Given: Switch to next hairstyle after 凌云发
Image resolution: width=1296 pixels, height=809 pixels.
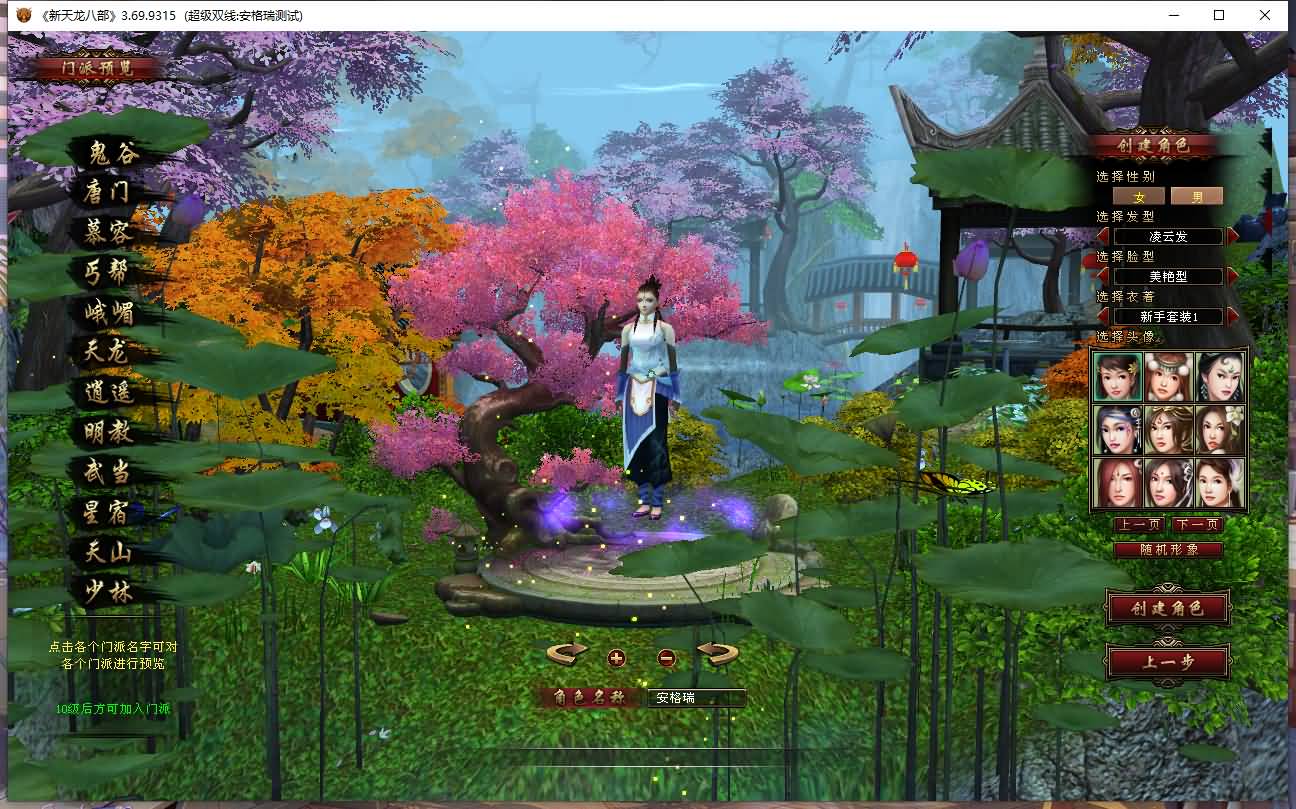Looking at the screenshot, I should (1233, 236).
